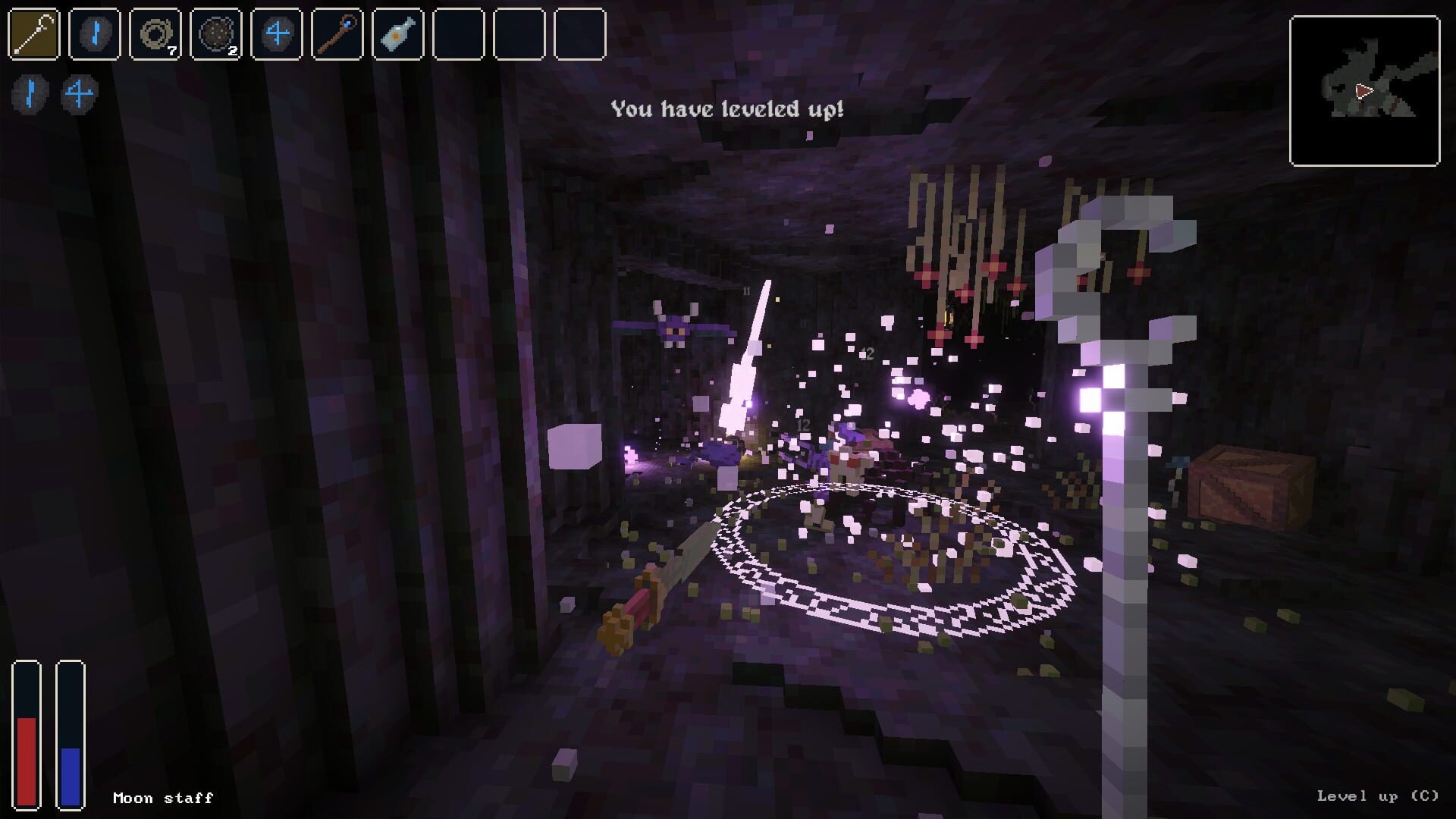Screen dimensions: 1456x819
Task: Click the red health bar
Action: tap(27, 758)
